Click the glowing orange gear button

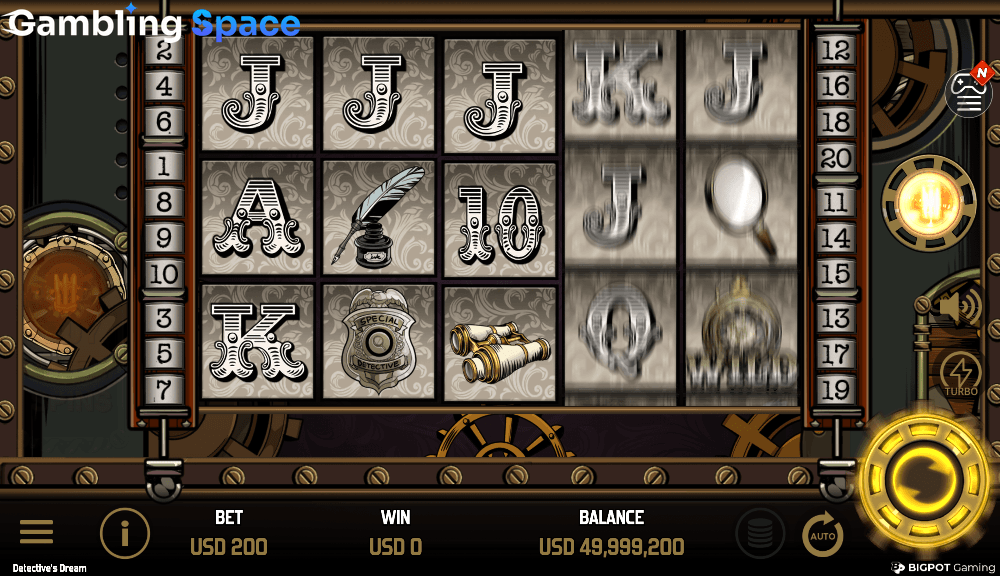(x=928, y=203)
